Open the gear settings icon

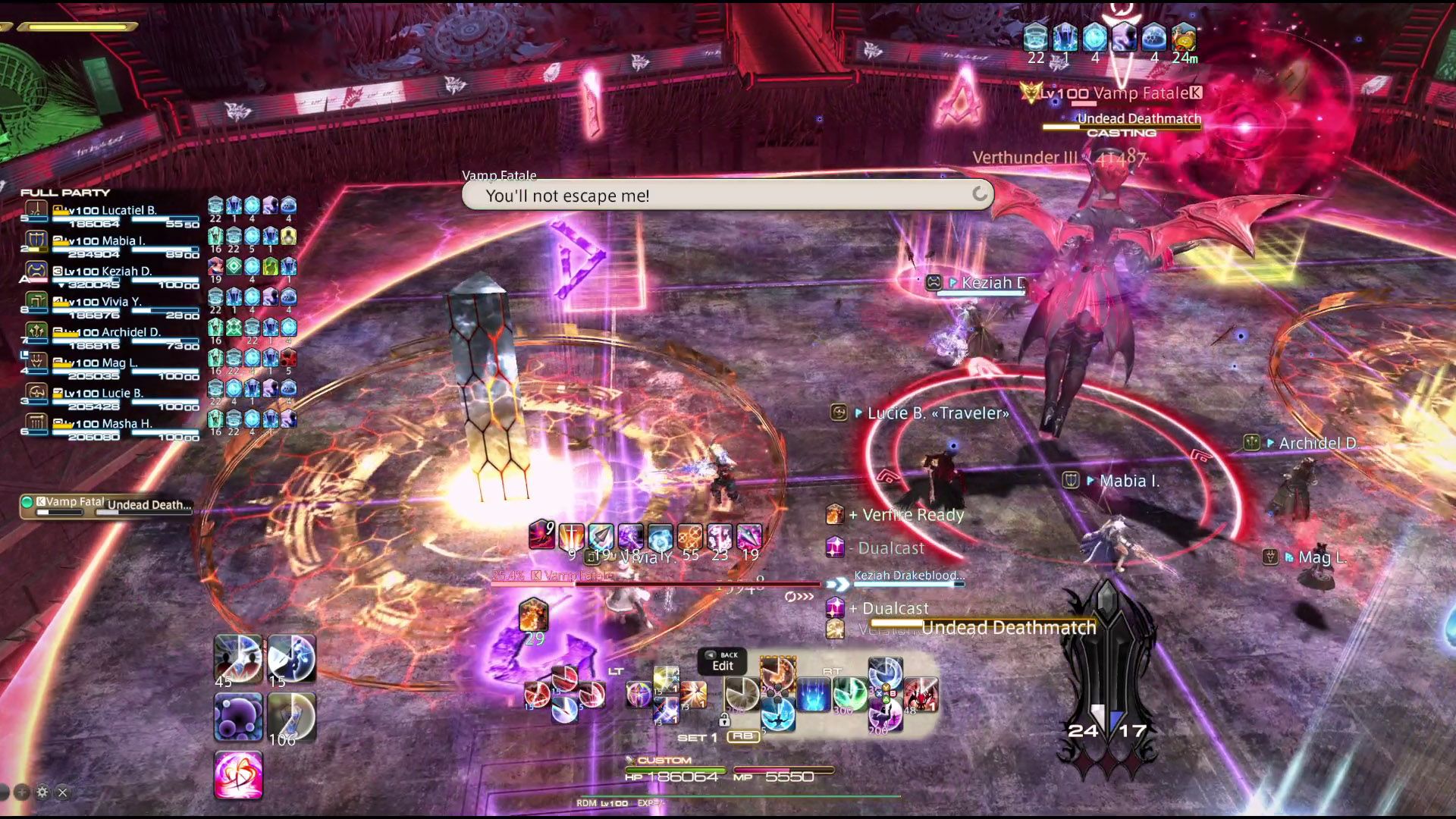[42, 792]
